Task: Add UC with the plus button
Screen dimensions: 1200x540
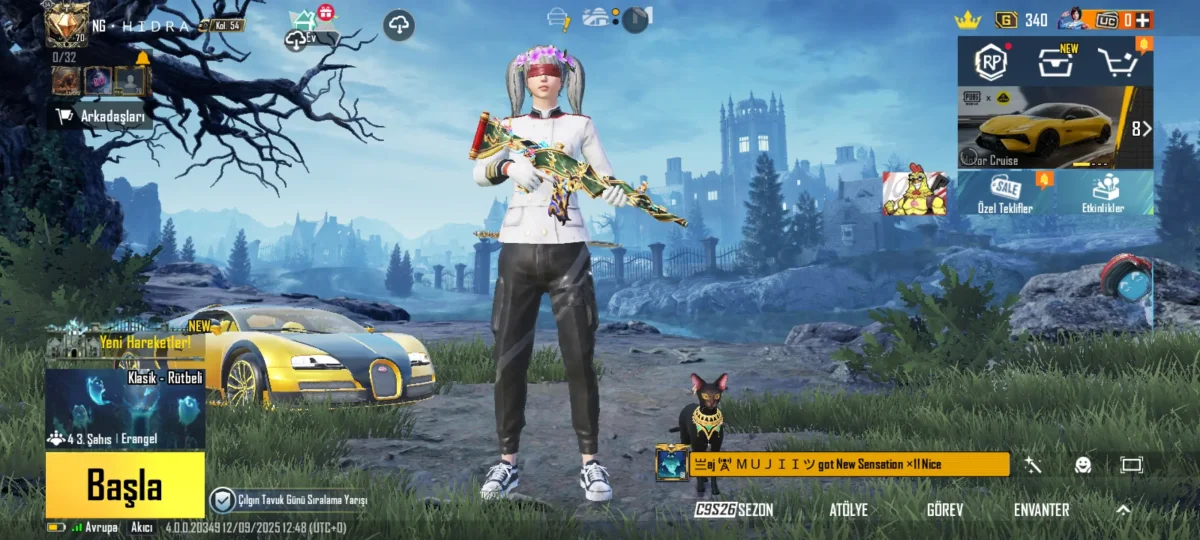Action: coord(1144,19)
